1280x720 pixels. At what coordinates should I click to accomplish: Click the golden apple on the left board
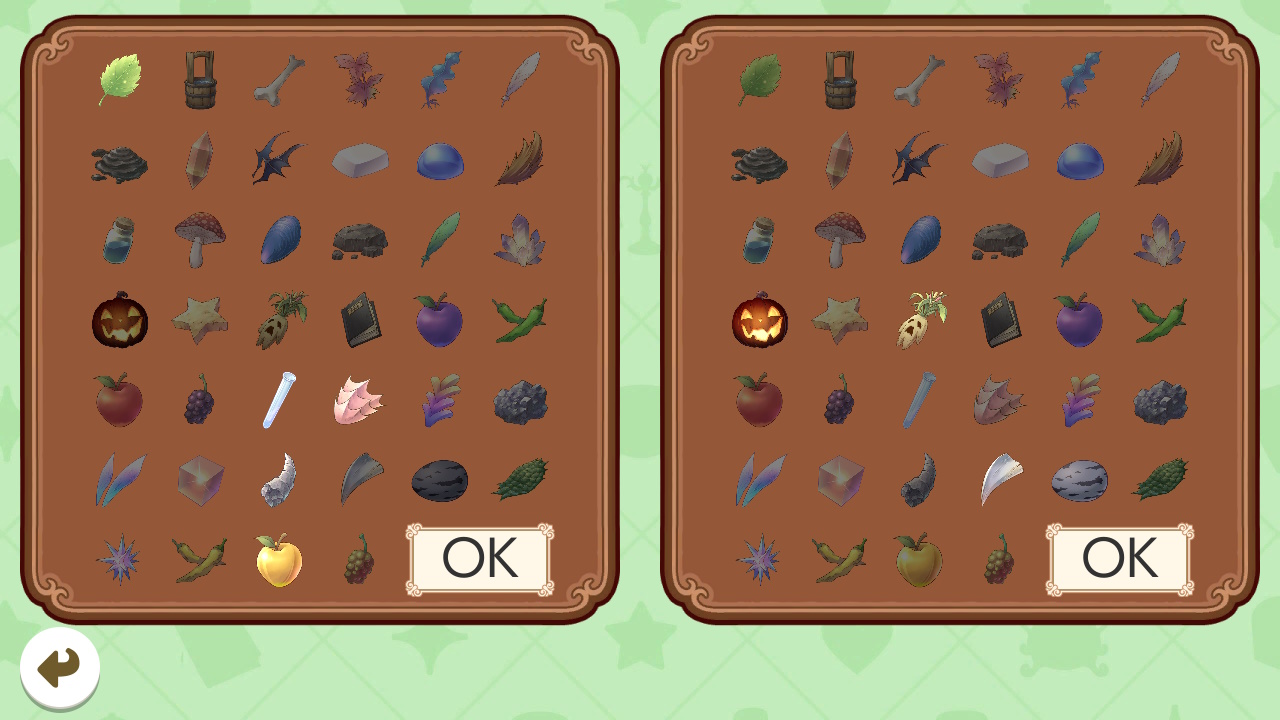click(x=278, y=560)
